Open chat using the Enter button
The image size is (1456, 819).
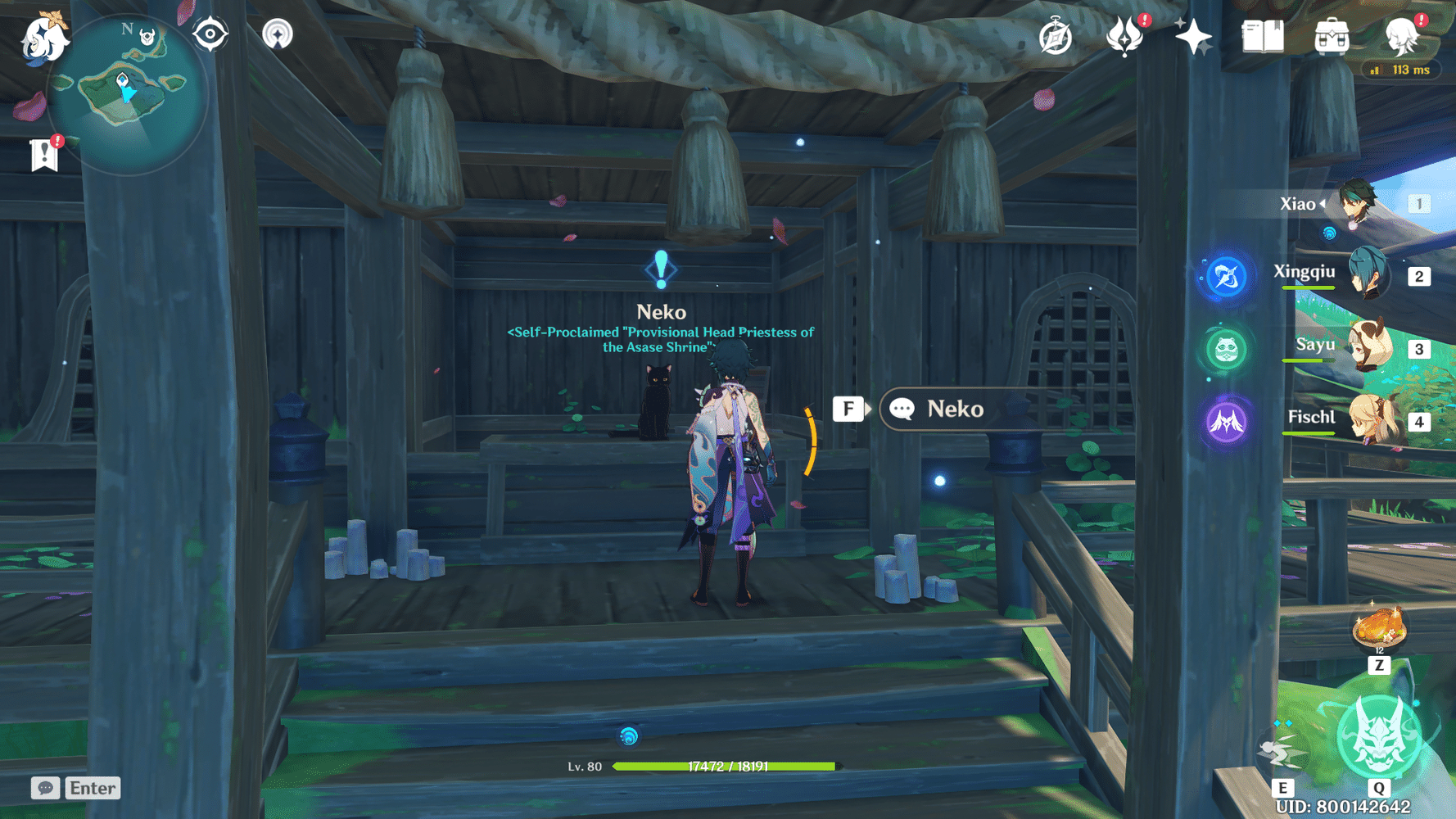click(x=92, y=788)
